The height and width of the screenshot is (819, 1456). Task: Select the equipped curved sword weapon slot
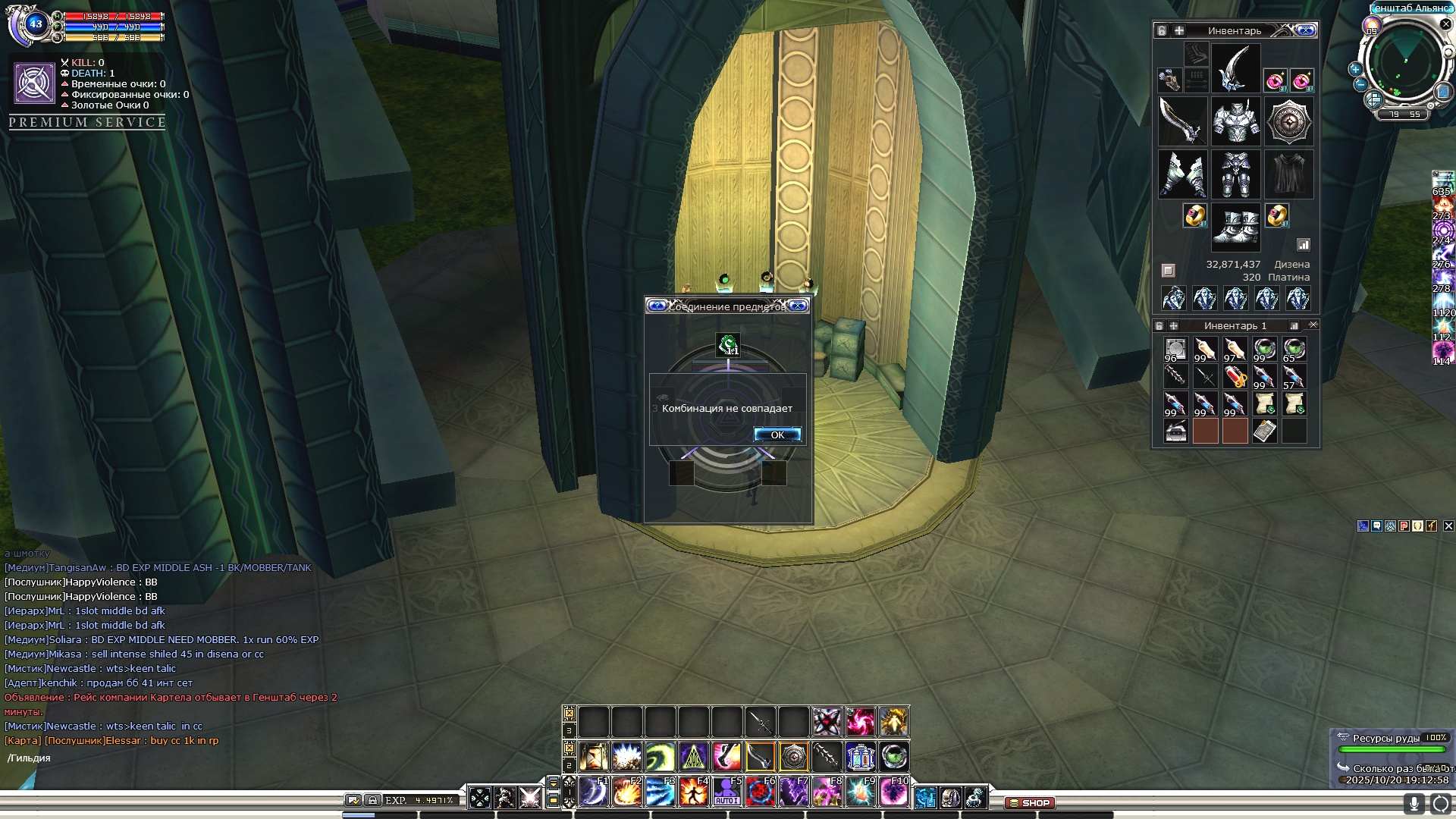1182,121
